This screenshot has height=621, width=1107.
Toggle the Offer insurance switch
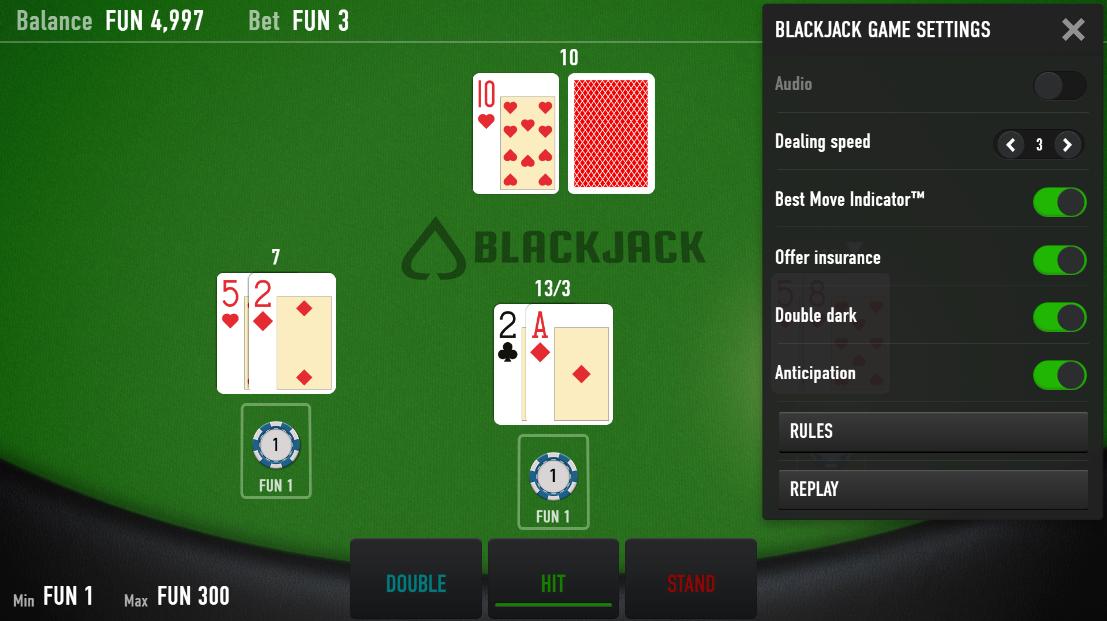[1059, 259]
